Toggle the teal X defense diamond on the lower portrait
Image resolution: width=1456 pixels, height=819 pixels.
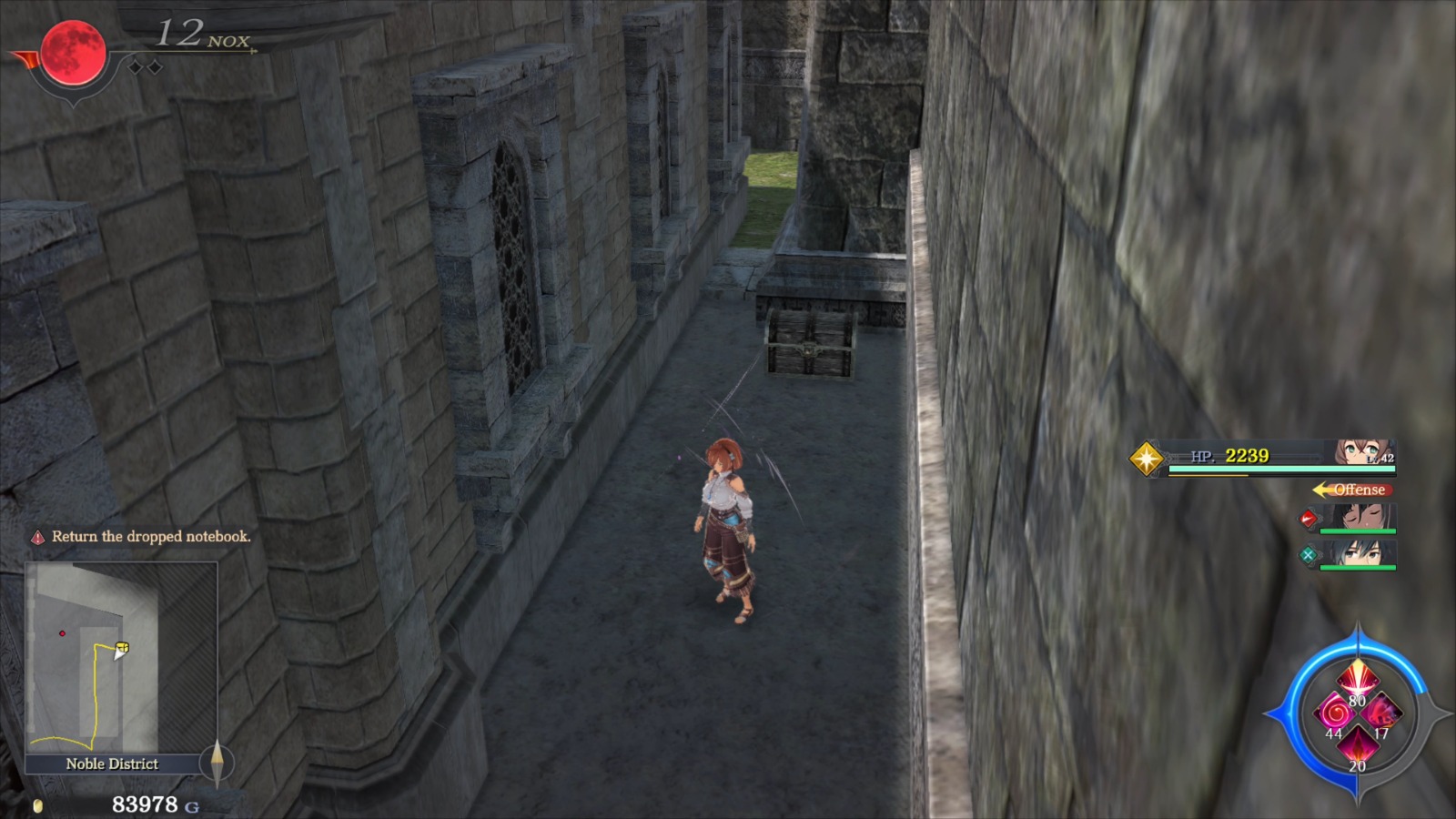[x=1309, y=555]
